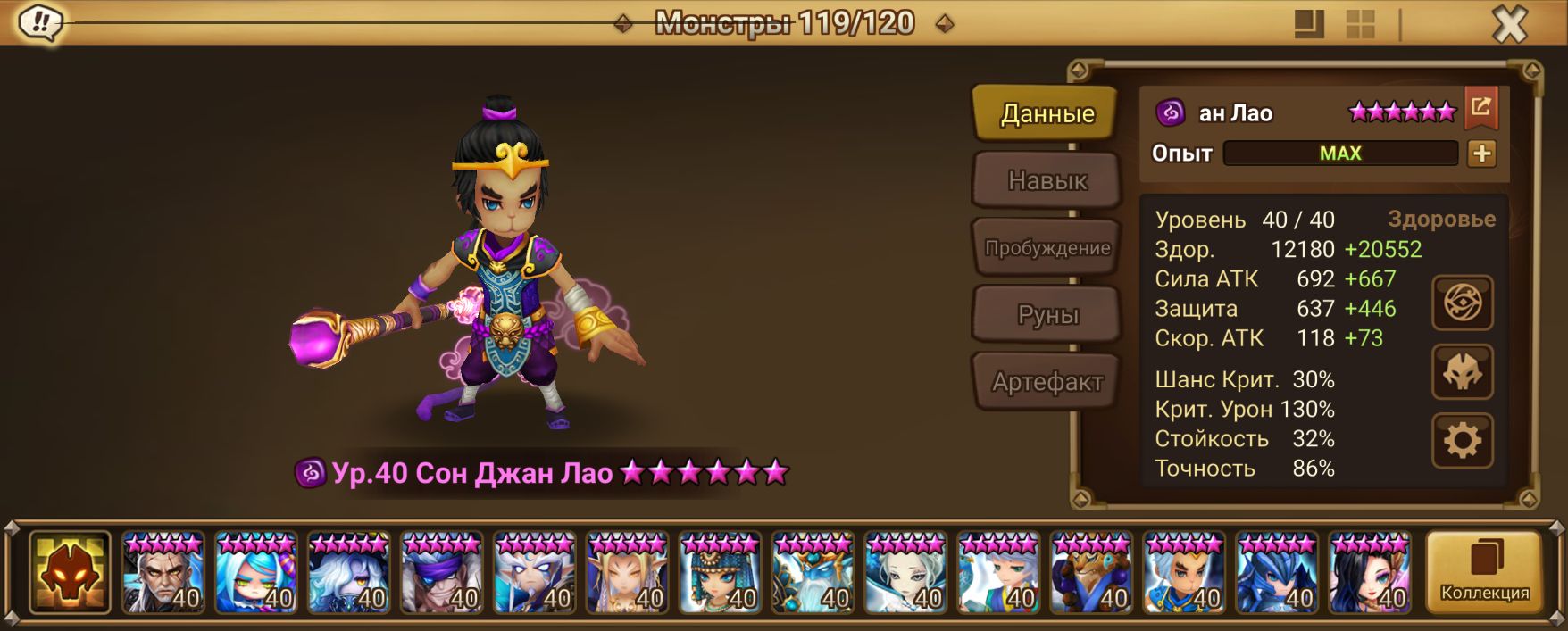The height and width of the screenshot is (631, 1568).
Task: Select the Egyptian-headdress monster thumbnail
Action: pyautogui.click(x=720, y=572)
